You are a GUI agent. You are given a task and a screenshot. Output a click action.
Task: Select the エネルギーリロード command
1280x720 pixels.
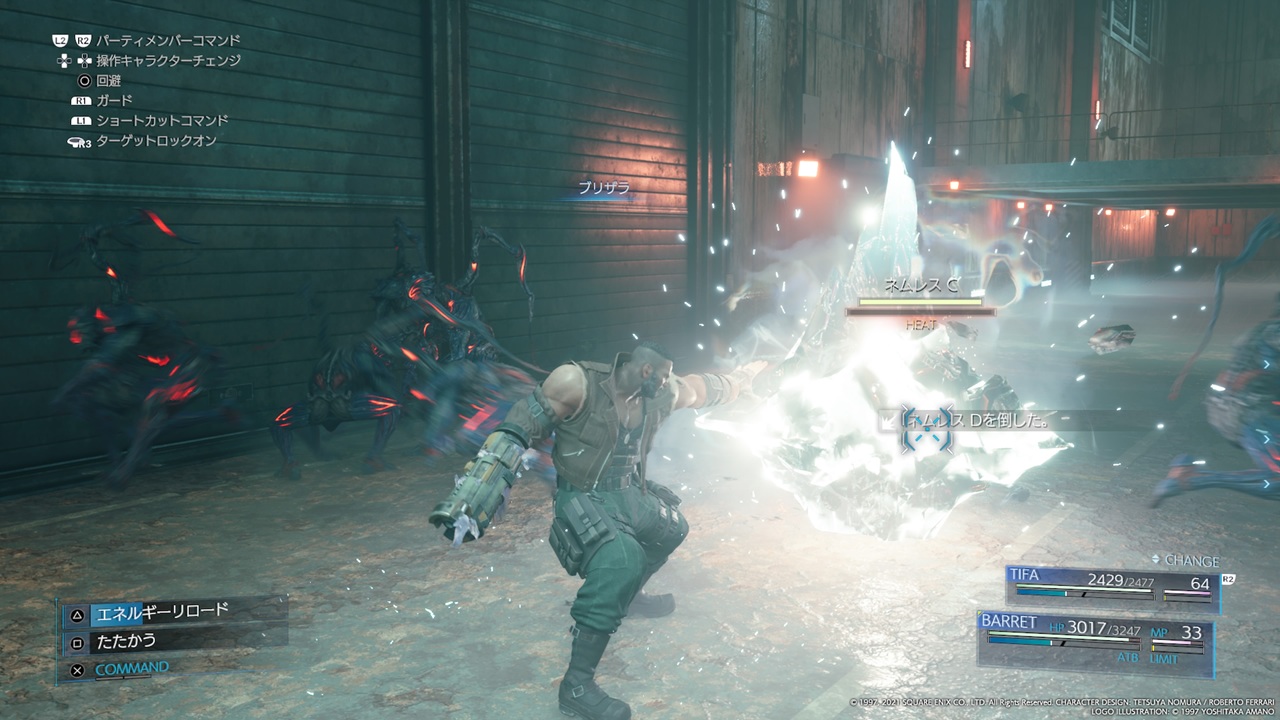click(160, 611)
